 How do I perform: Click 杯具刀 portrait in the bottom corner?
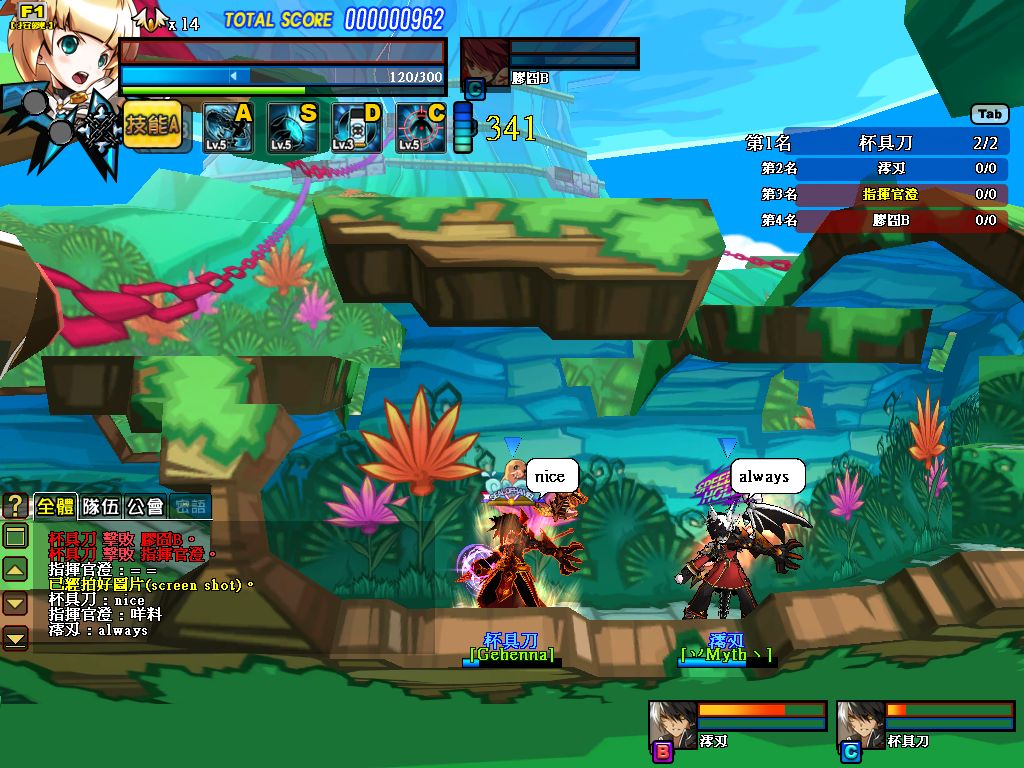(860, 724)
